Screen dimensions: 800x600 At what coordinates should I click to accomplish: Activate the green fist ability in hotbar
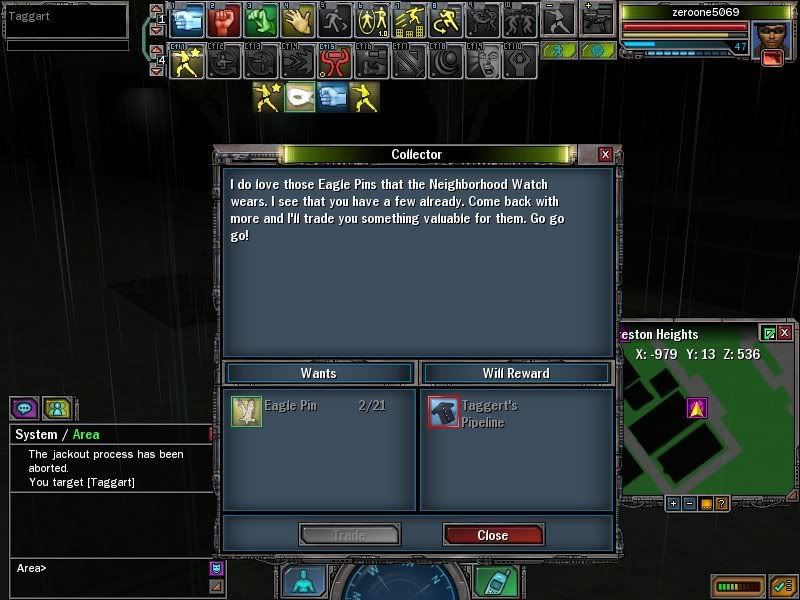[x=260, y=19]
